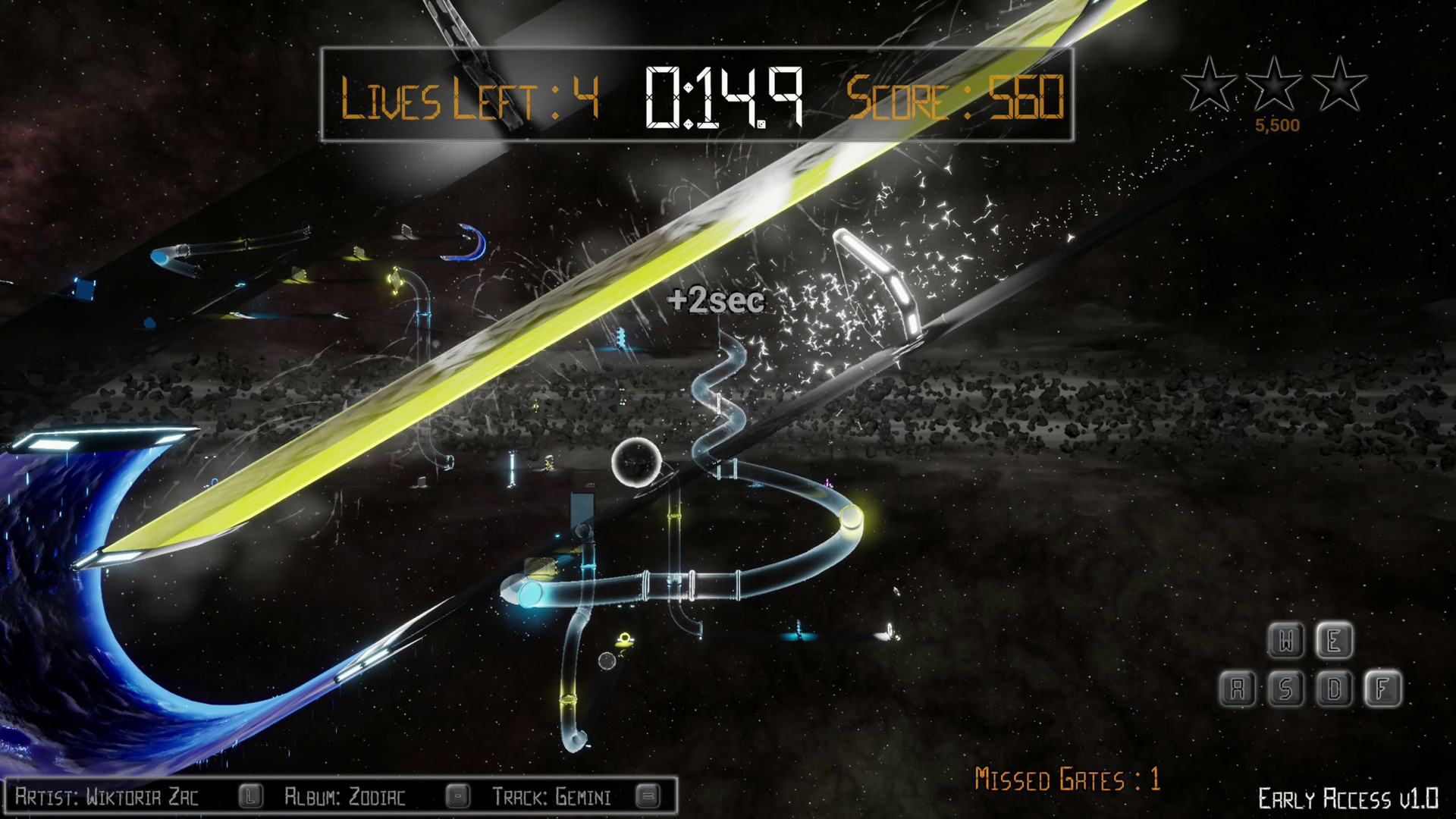The width and height of the screenshot is (1456, 819).
Task: Click the 5,500 score goal under the stars
Action: tap(1279, 124)
